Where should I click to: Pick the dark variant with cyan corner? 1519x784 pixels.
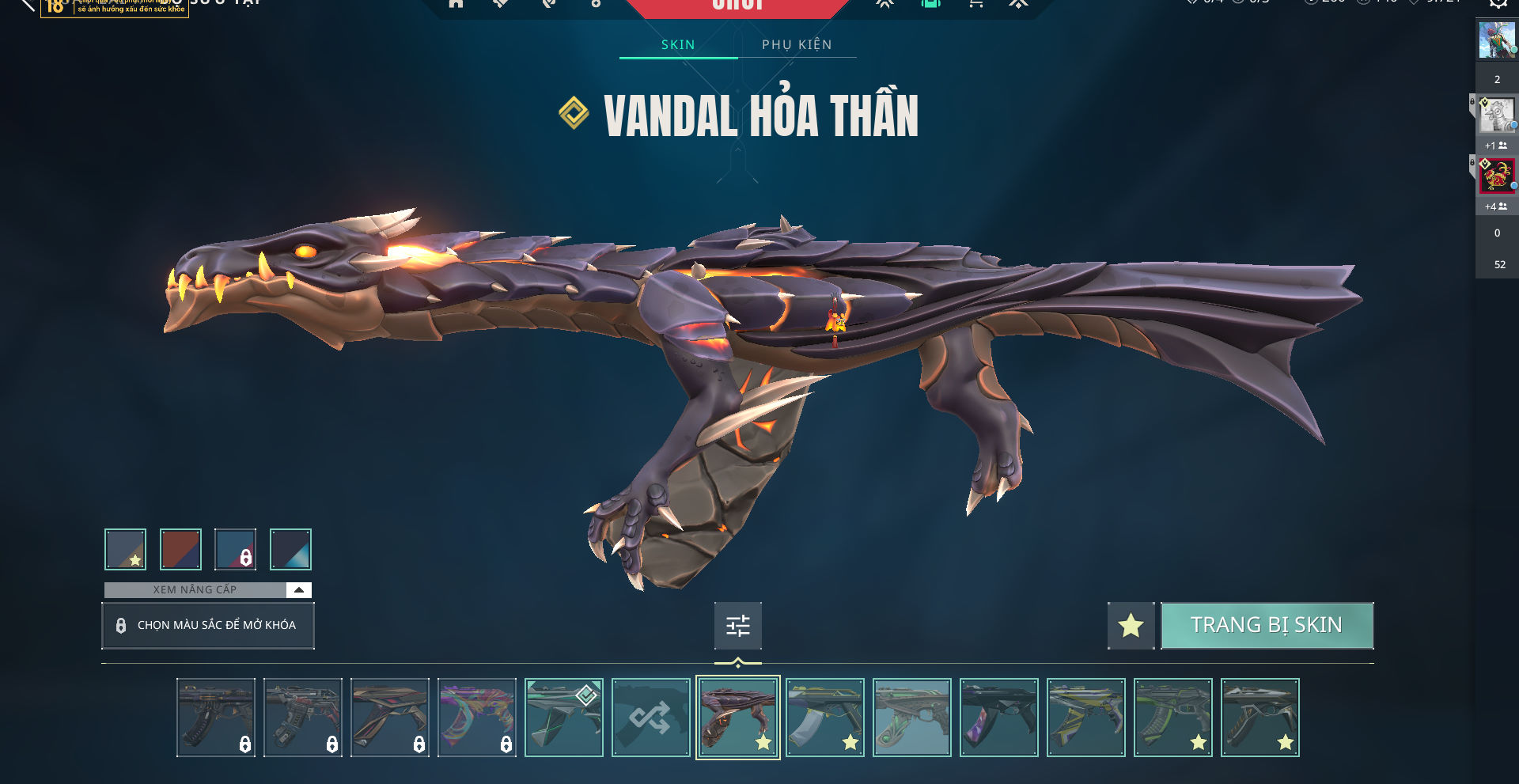point(290,549)
